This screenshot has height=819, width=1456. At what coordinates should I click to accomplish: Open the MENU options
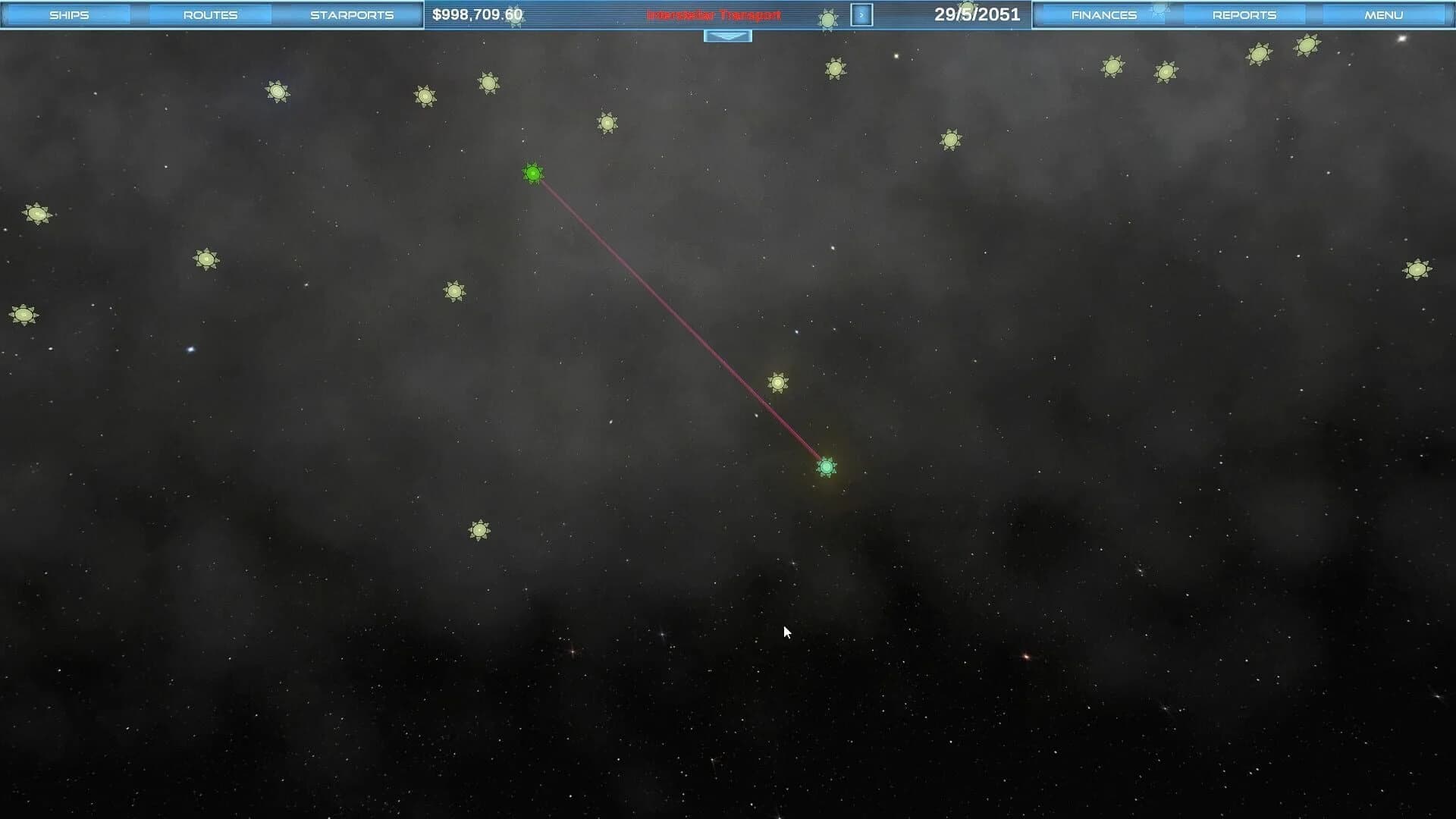(1385, 14)
